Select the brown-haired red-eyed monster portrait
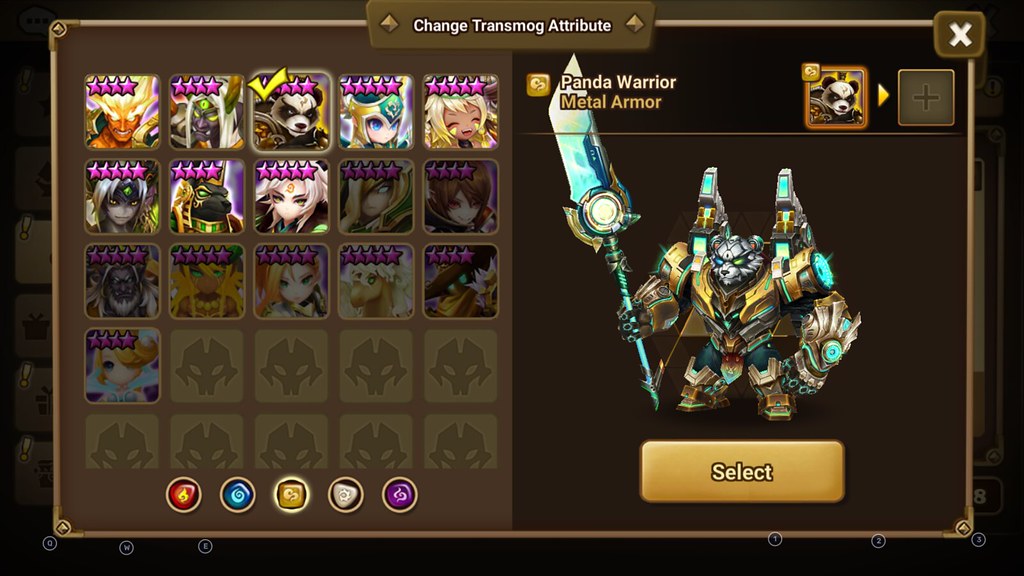This screenshot has height=576, width=1024. coord(460,197)
